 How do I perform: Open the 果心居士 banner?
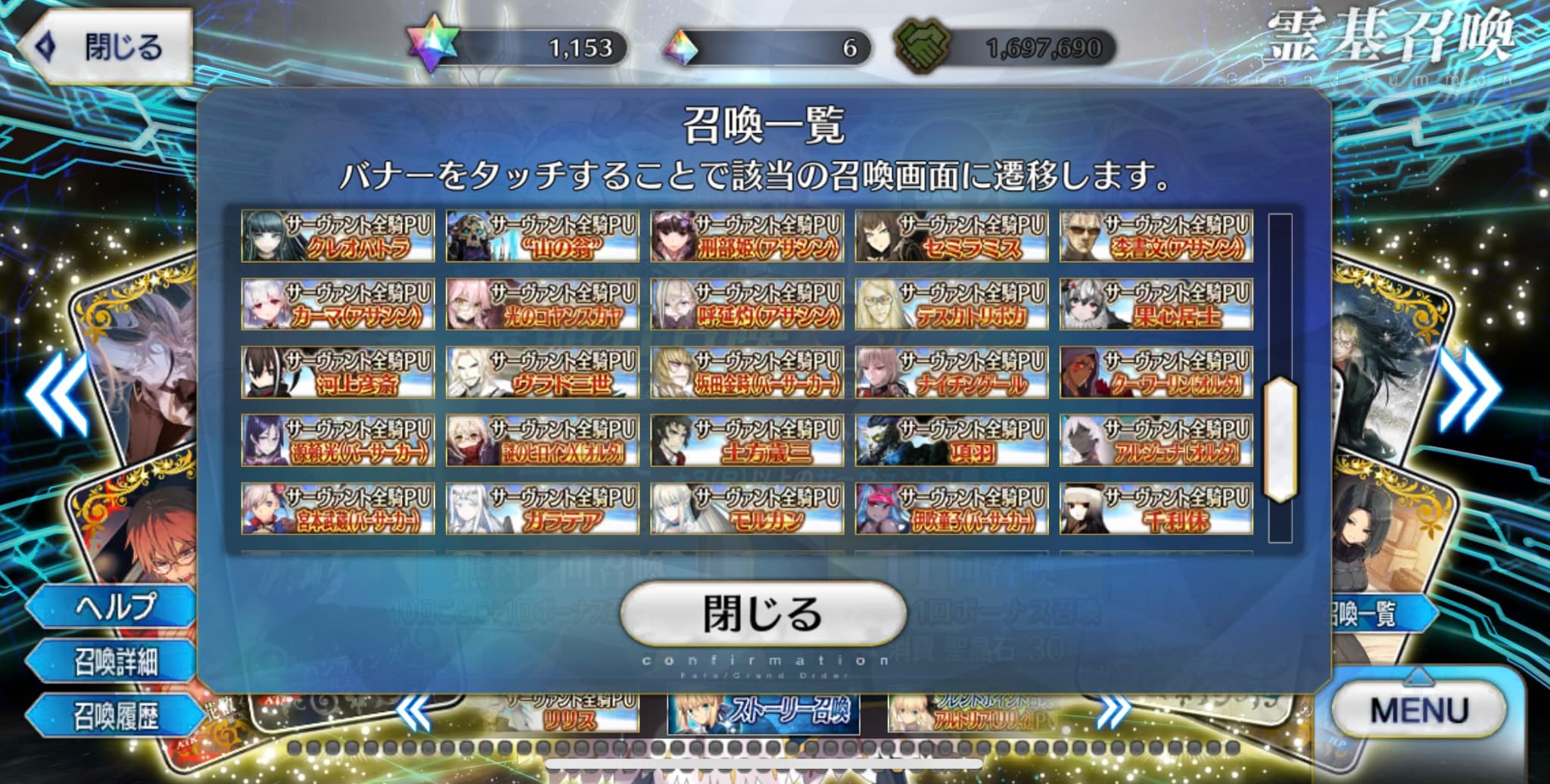coord(1156,304)
